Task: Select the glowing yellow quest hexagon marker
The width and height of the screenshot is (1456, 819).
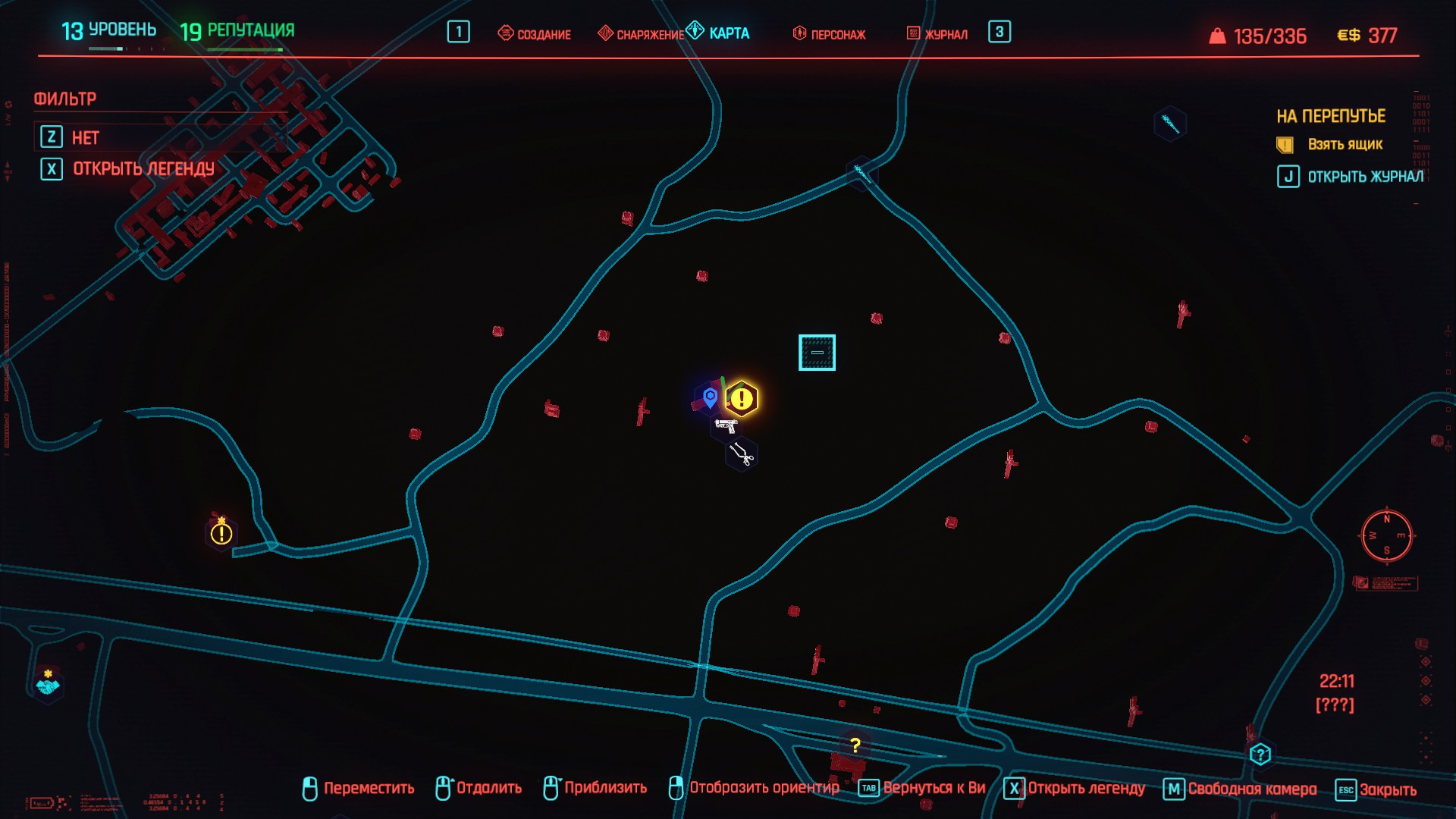Action: click(x=742, y=399)
